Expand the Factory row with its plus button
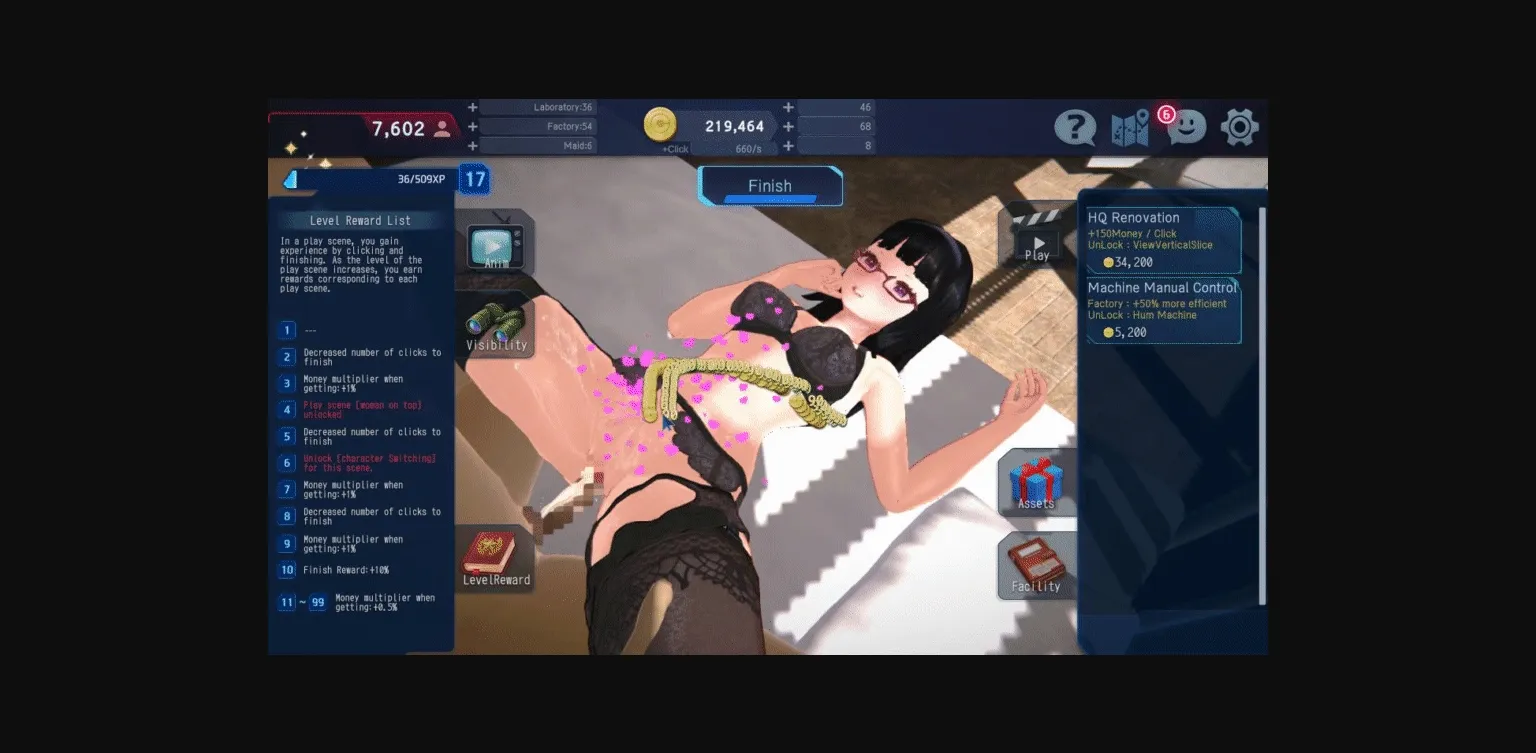 (x=472, y=127)
